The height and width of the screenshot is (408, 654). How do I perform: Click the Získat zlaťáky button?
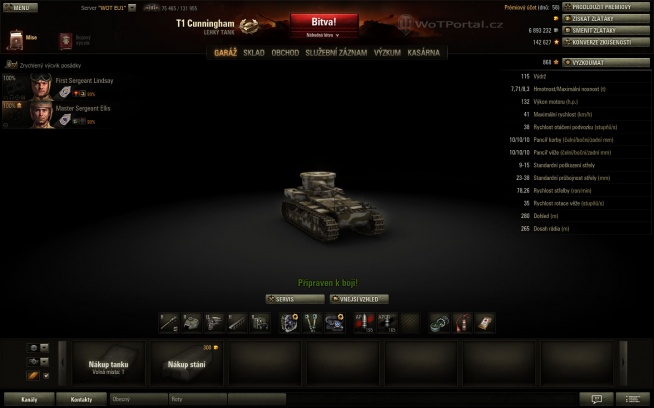605,19
